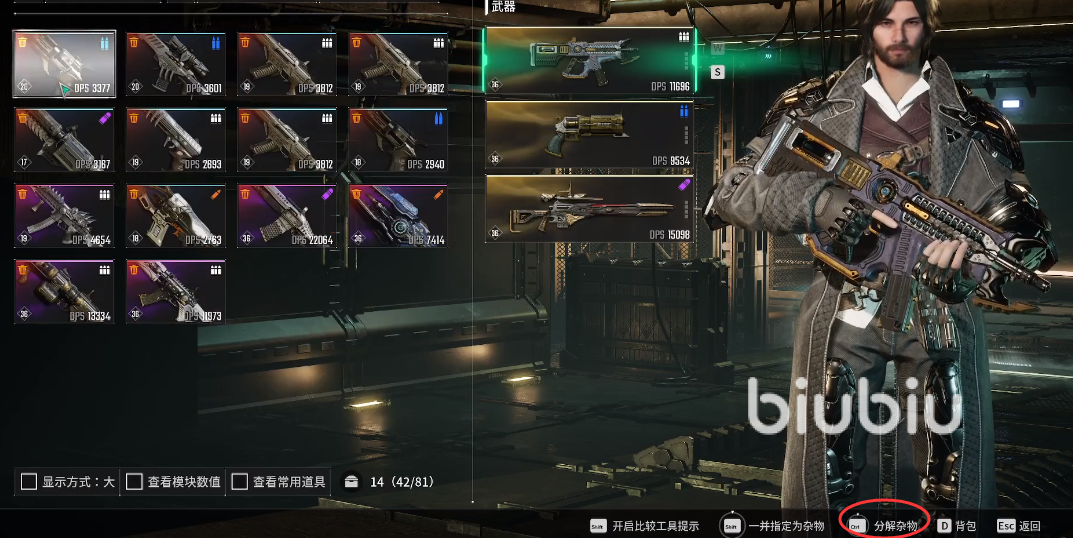Viewport: 1073px width, 538px height.
Task: Select equipped weapon slot with DPS 11696
Action: pyautogui.click(x=589, y=61)
